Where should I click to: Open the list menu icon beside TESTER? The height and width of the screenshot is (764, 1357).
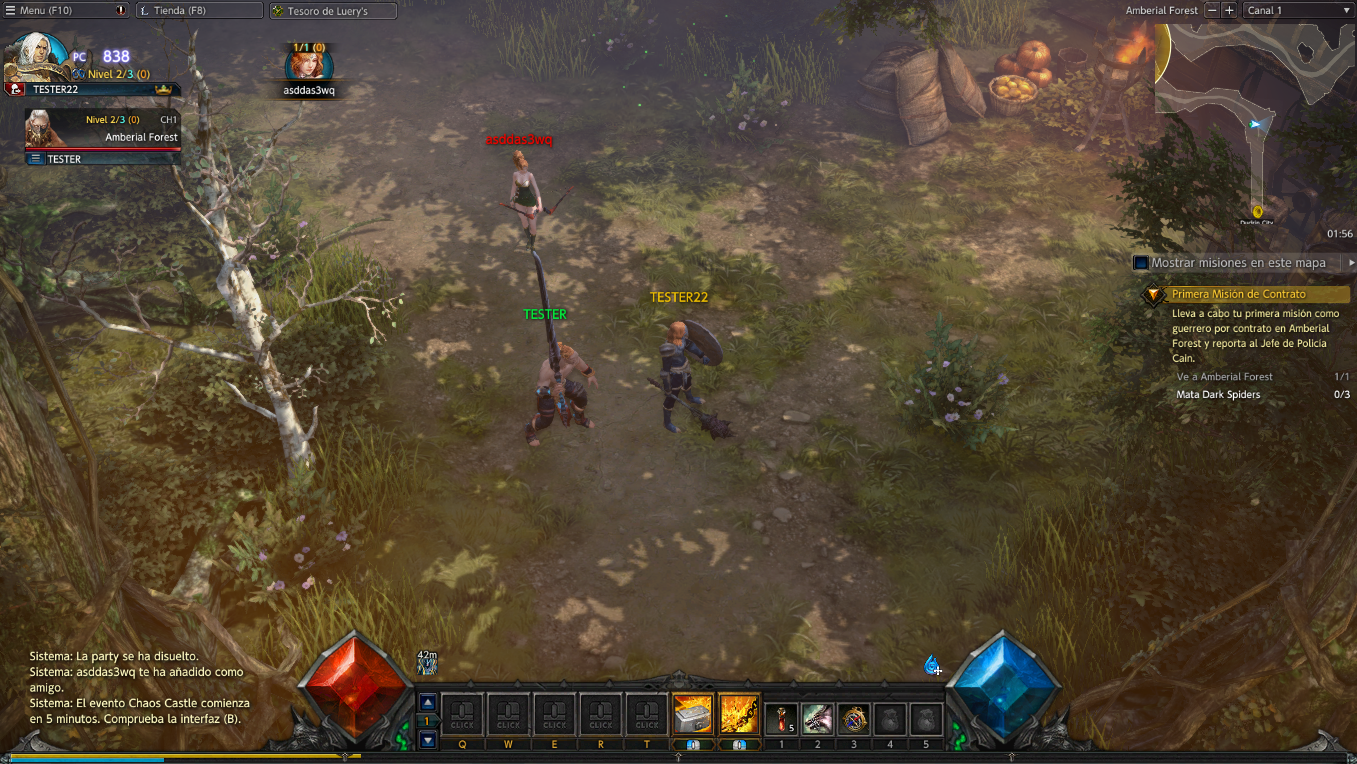(x=36, y=159)
